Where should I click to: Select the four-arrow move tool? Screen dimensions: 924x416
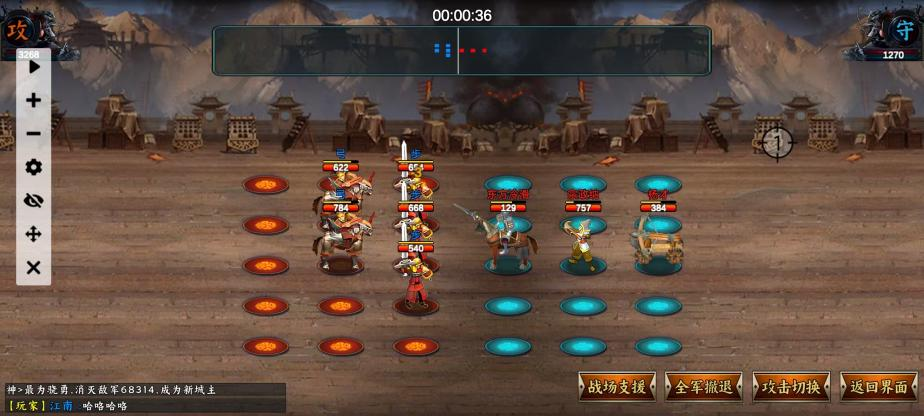(x=34, y=234)
